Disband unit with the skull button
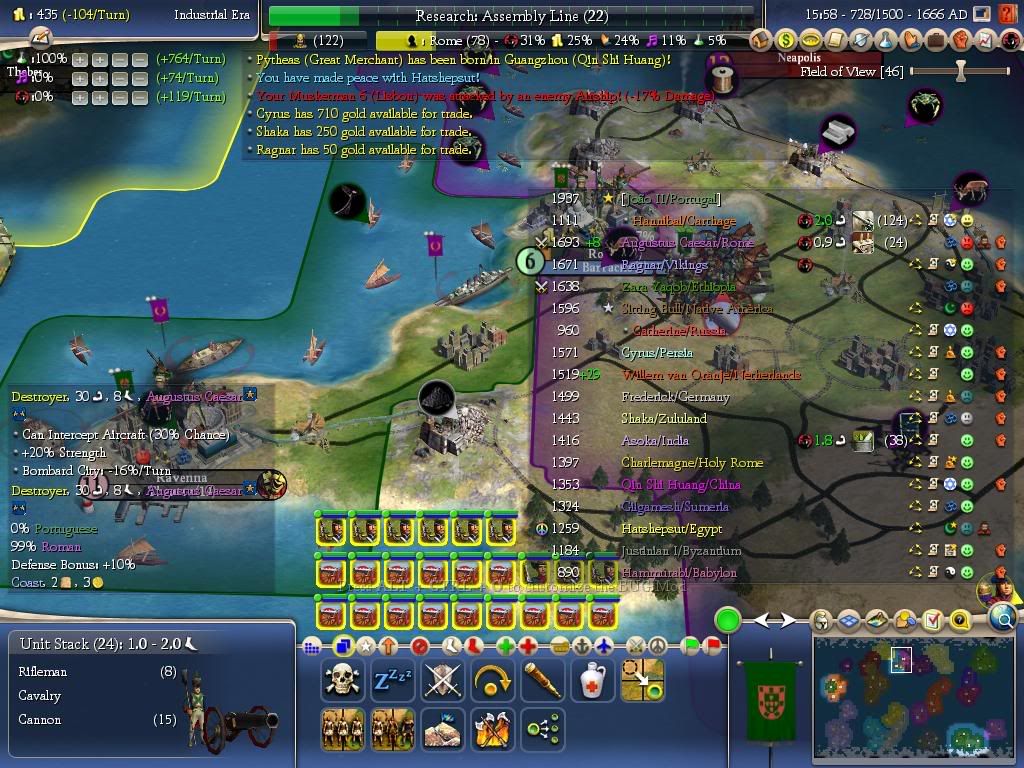Image resolution: width=1024 pixels, height=768 pixels. tap(342, 681)
